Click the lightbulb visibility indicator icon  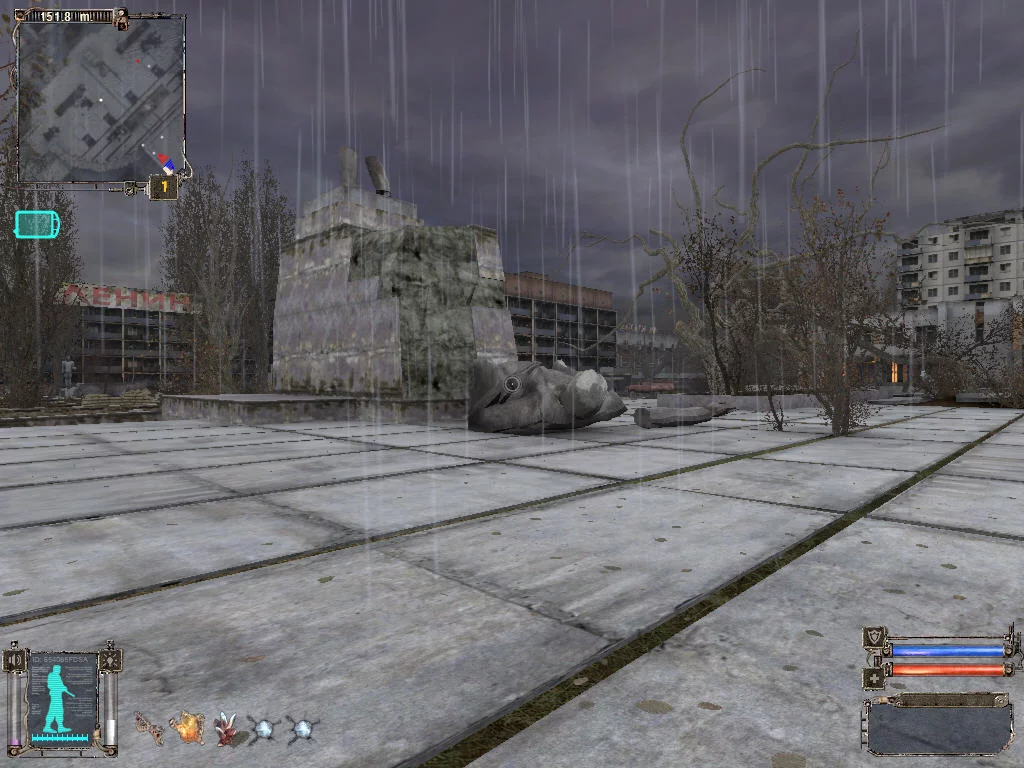(111, 660)
